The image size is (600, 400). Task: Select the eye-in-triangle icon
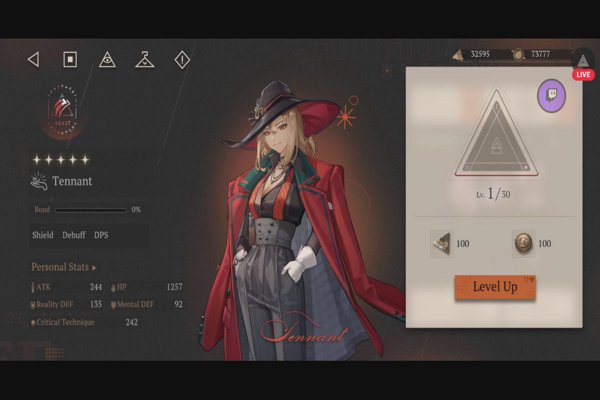pyautogui.click(x=107, y=60)
